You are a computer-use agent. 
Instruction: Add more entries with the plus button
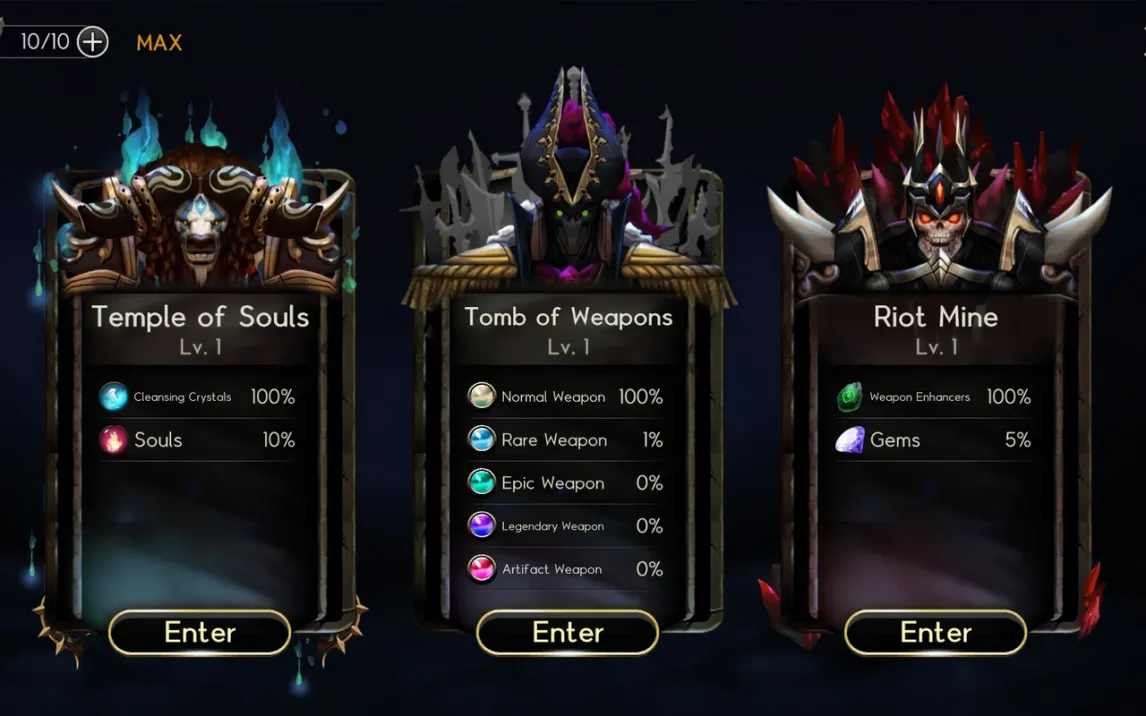point(92,42)
